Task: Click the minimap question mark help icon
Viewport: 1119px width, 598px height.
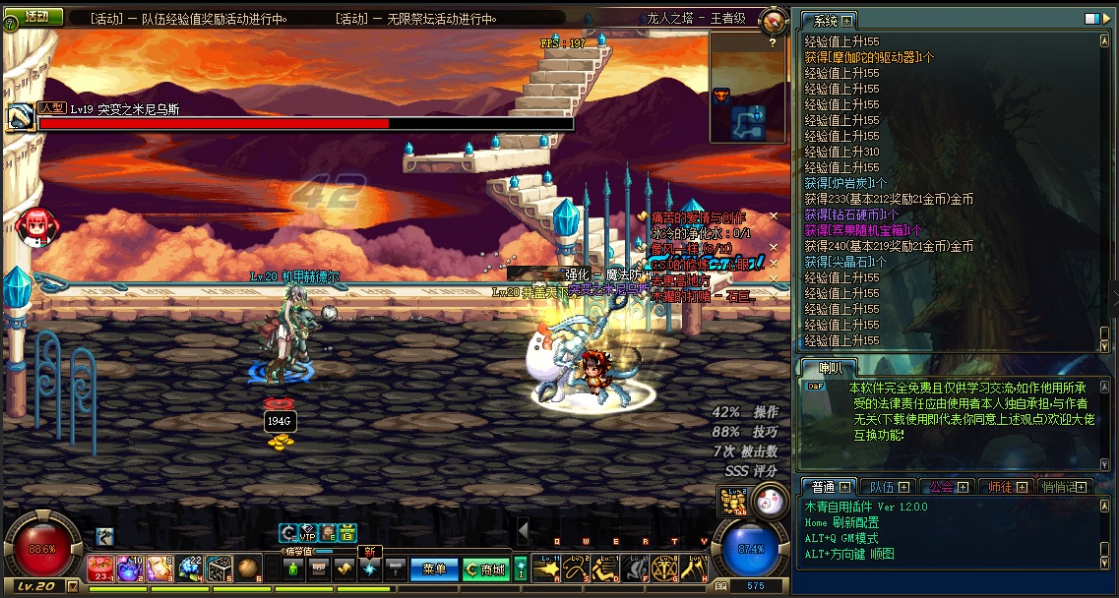Action: [x=772, y=43]
